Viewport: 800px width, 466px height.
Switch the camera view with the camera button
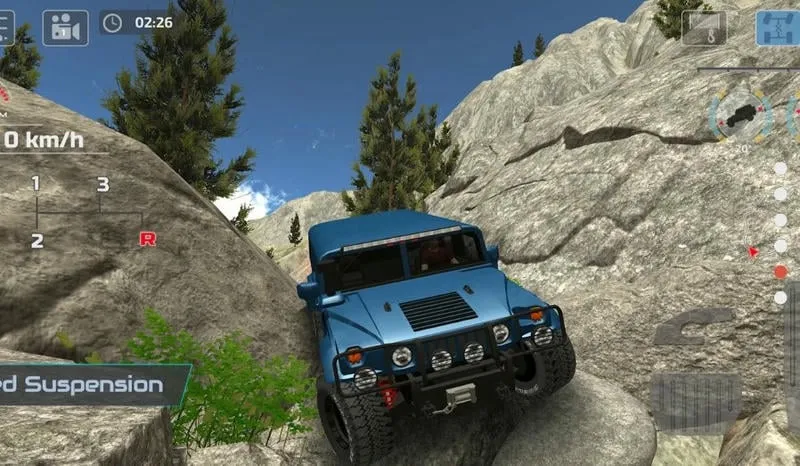tap(66, 27)
